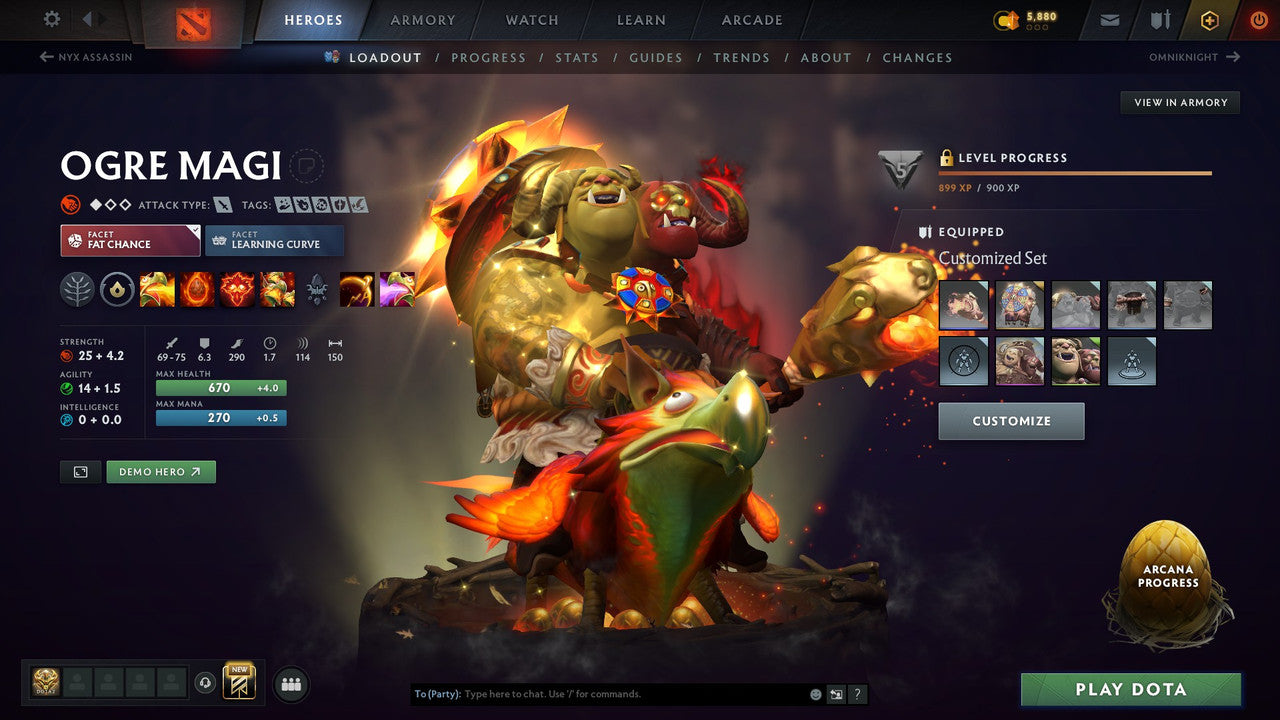Click the party voice chat headset icon
The image size is (1280, 720).
click(205, 683)
